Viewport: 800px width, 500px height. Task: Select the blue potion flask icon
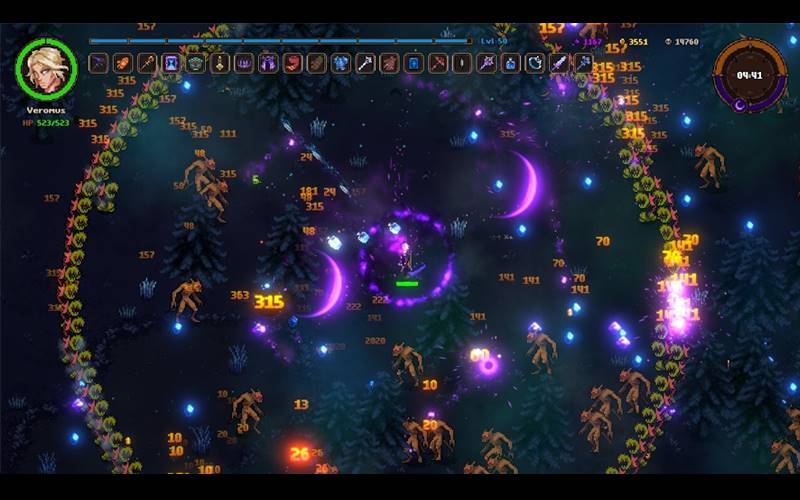click(x=511, y=63)
